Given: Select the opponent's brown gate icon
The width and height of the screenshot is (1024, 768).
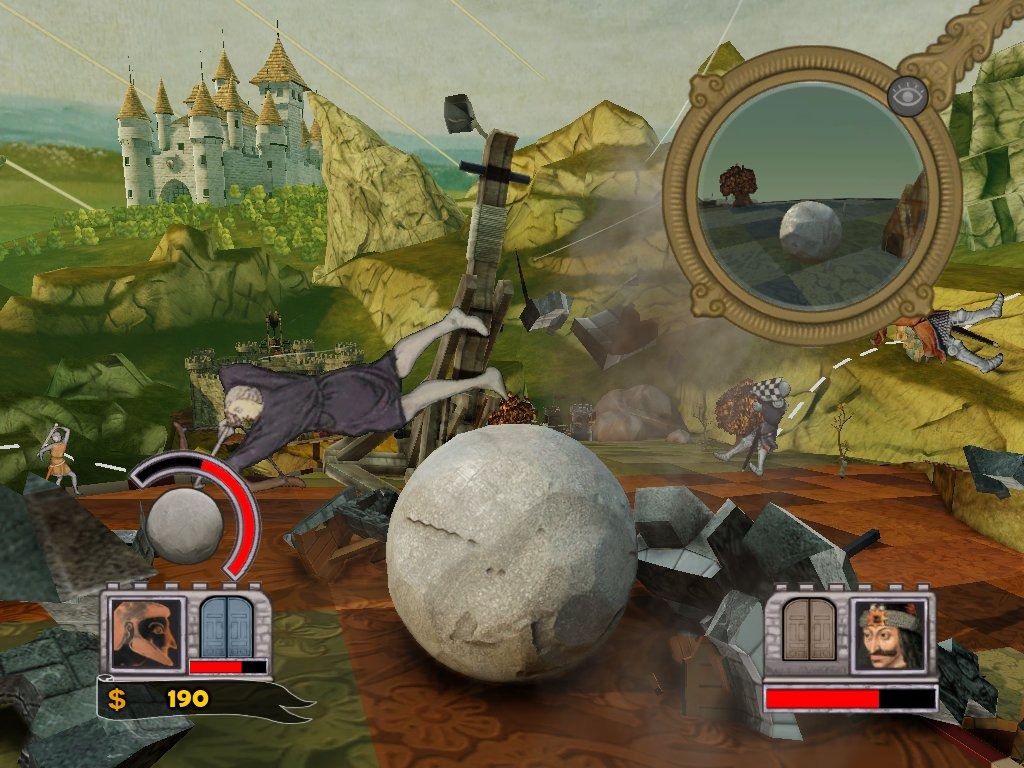Looking at the screenshot, I should [809, 630].
